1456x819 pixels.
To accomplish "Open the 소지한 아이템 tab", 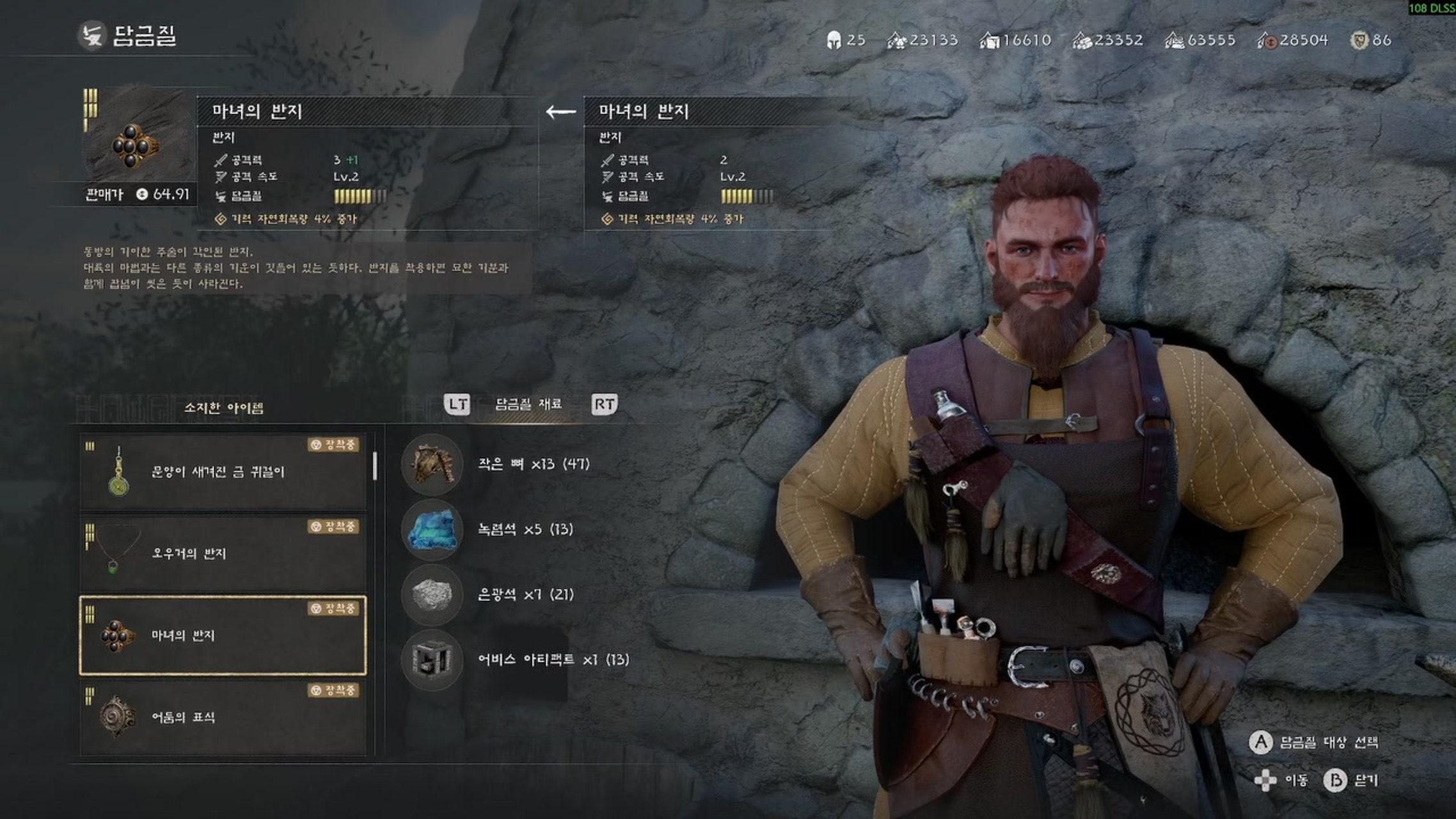I will 224,408.
